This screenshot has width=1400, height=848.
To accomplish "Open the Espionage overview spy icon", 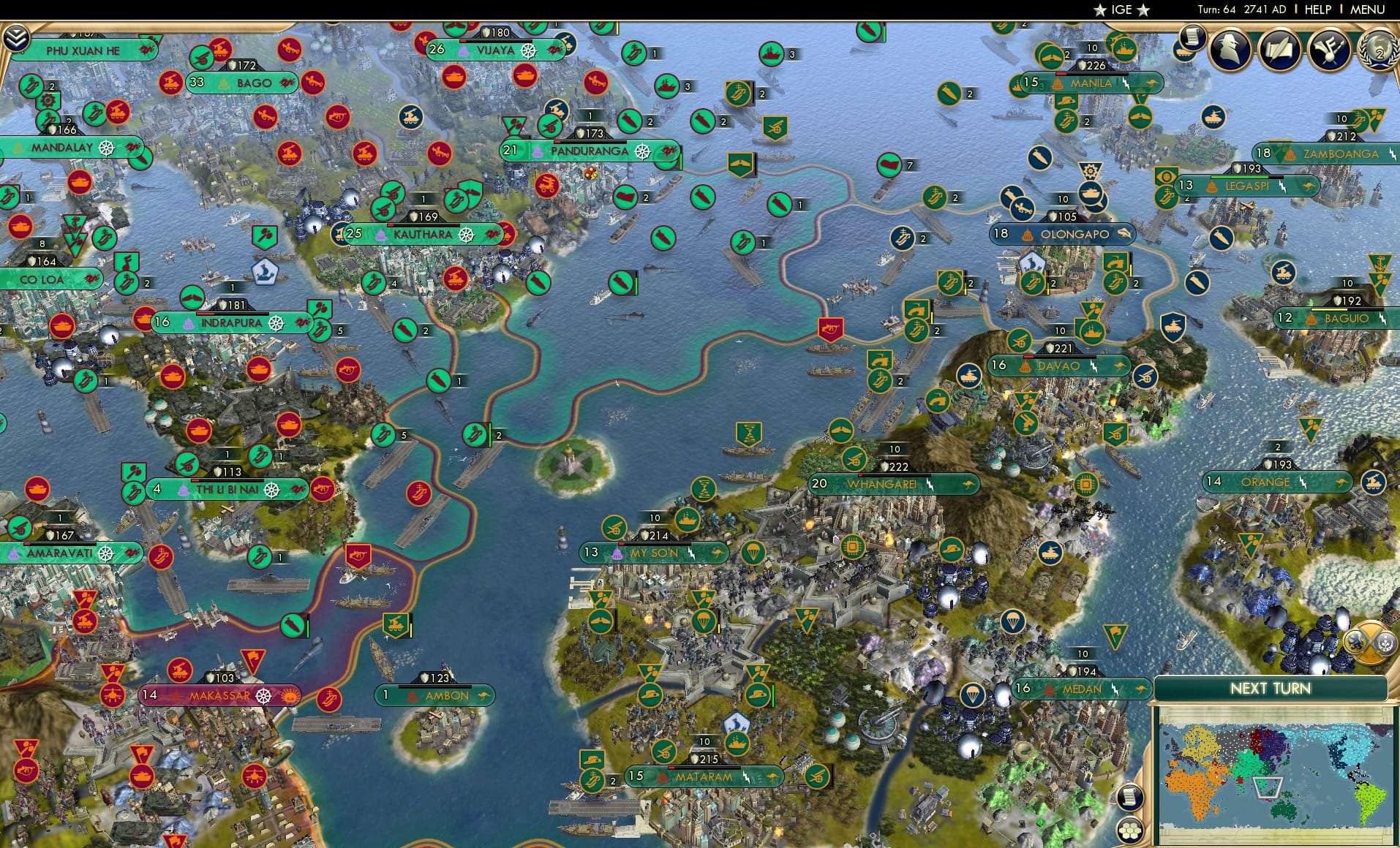I will 1229,50.
